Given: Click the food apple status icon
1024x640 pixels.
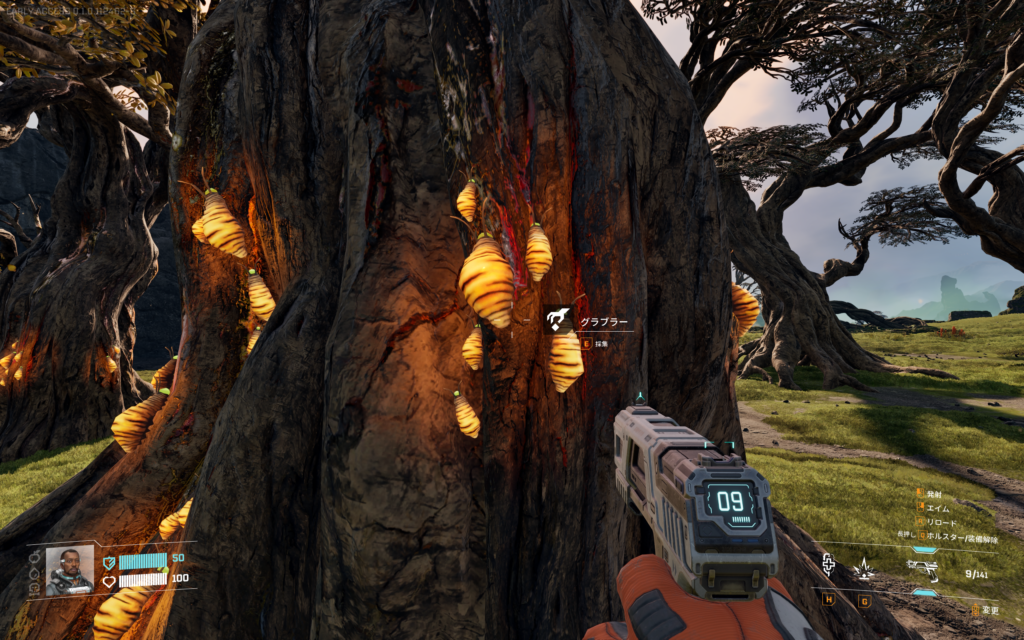Looking at the screenshot, I should click(x=32, y=558).
